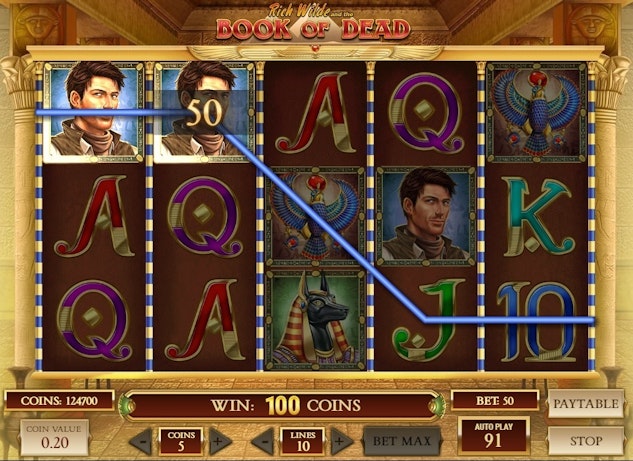Reduce the number of active lines

click(263, 440)
